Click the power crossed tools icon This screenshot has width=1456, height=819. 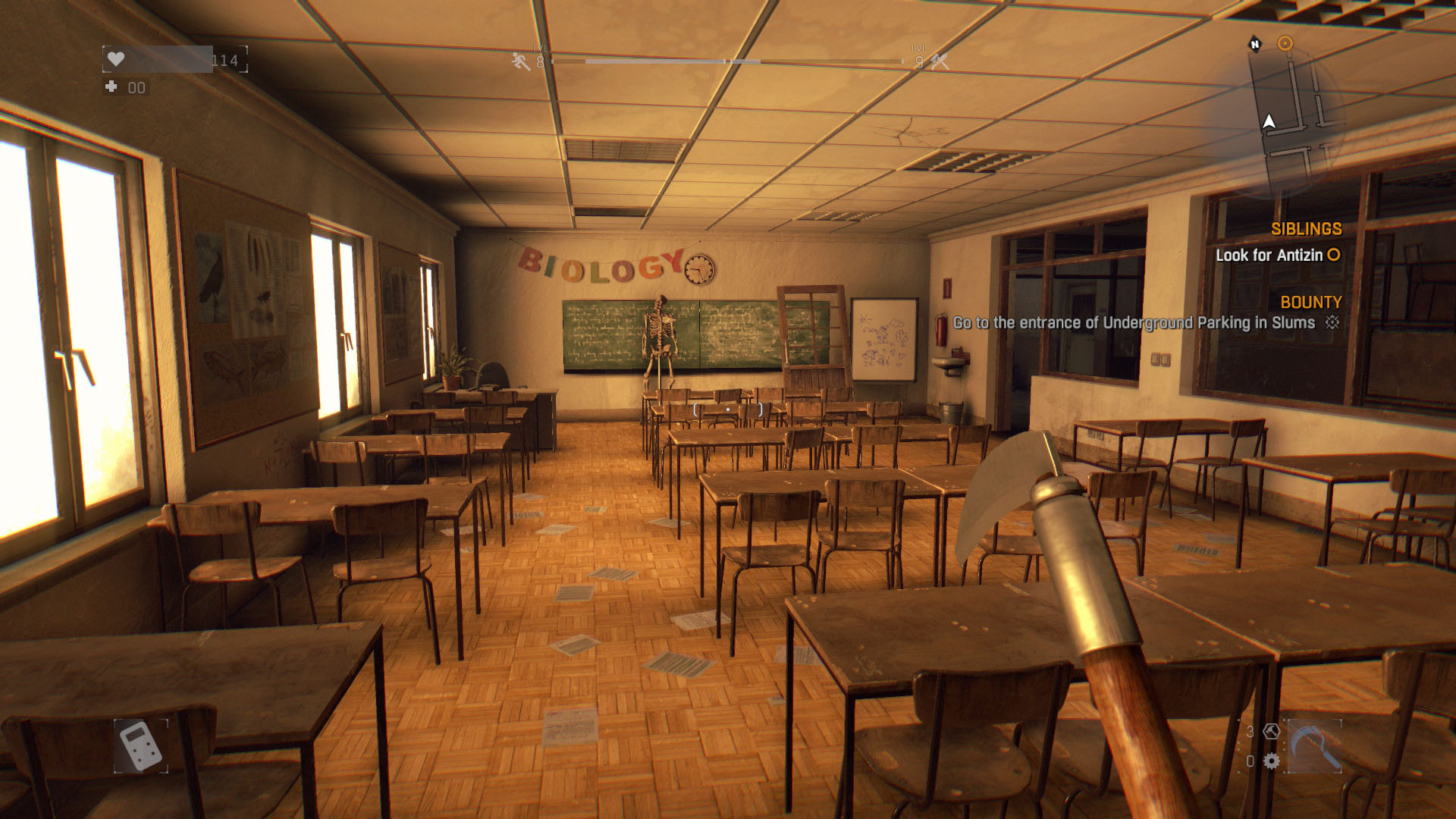940,61
